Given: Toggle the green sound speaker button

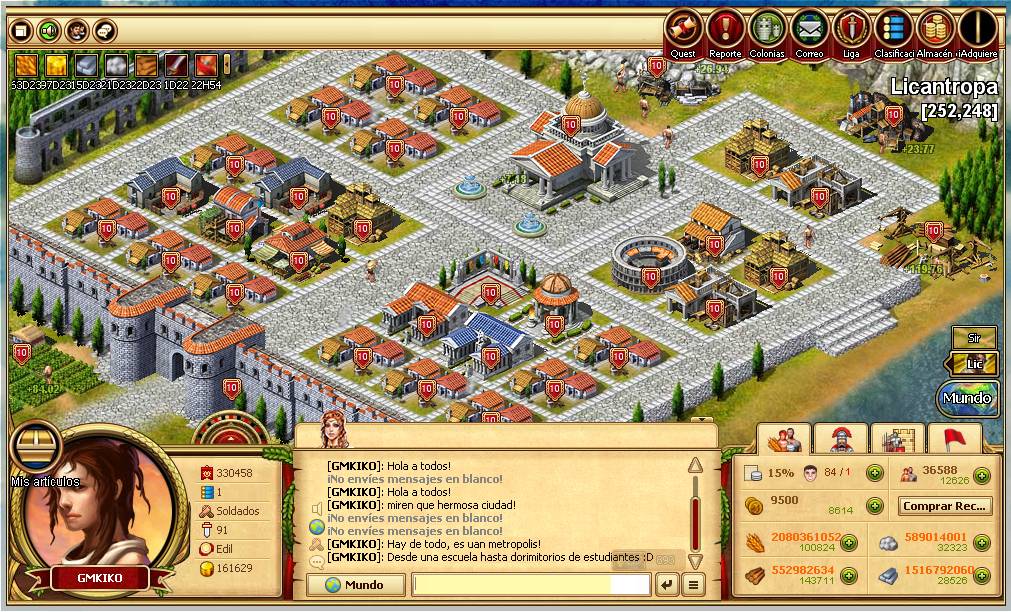Looking at the screenshot, I should point(48,31).
